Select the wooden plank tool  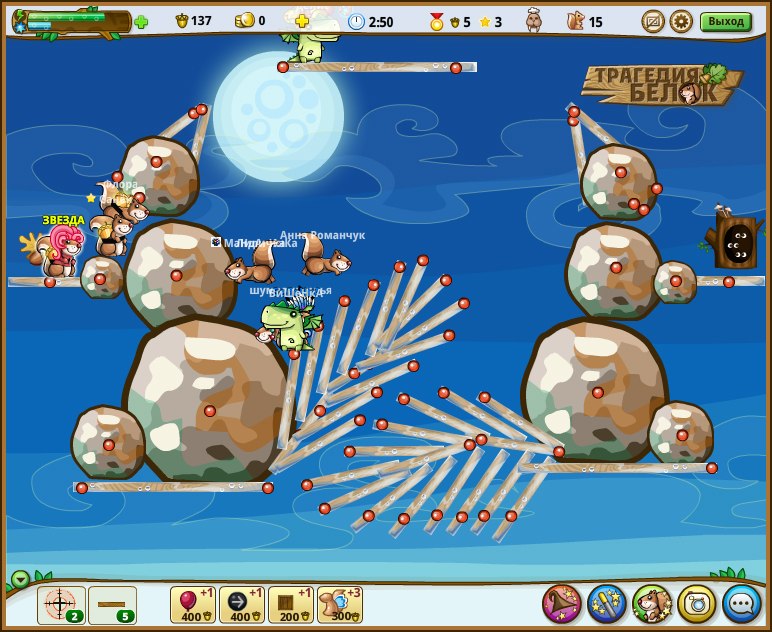tap(112, 605)
